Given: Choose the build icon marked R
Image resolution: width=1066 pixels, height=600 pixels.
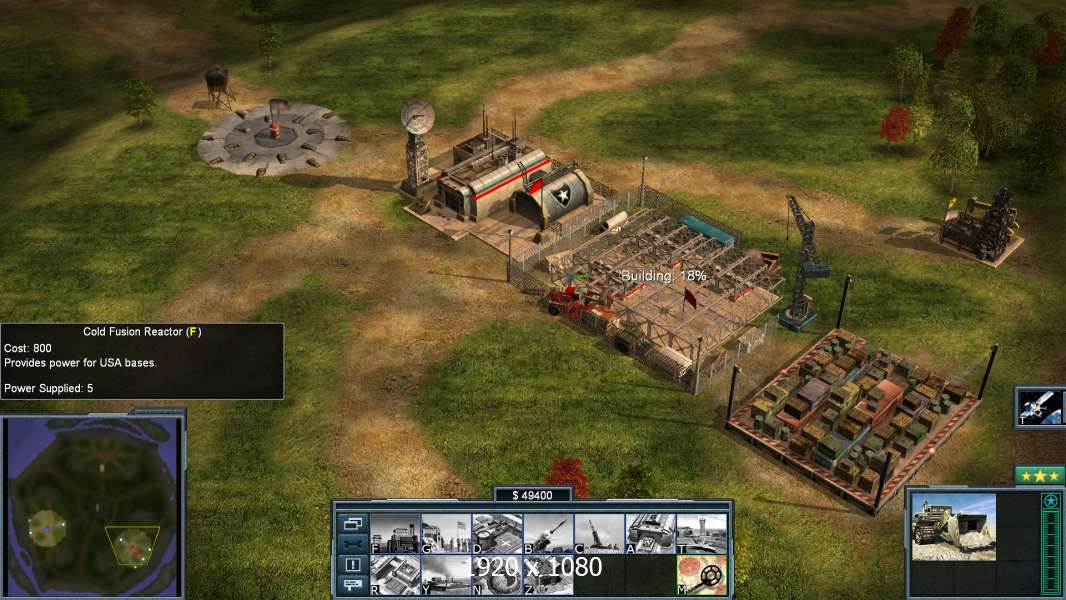Looking at the screenshot, I should (395, 575).
